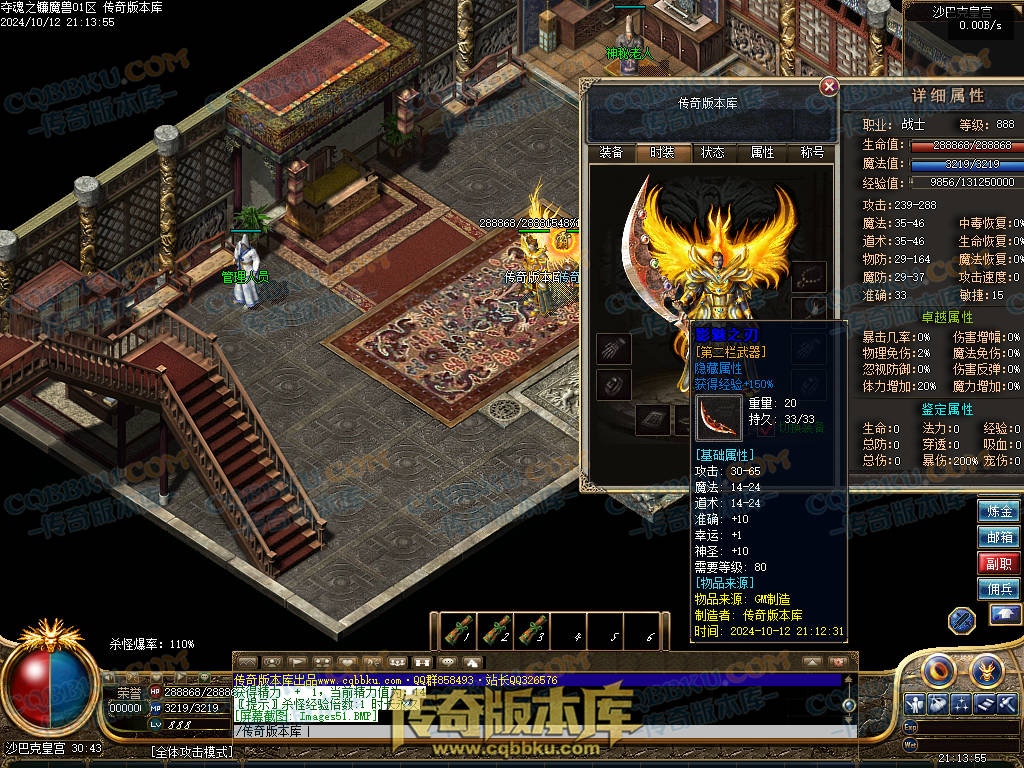Switch to the 装备 equipment tab
This screenshot has height=768, width=1024.
tap(611, 152)
